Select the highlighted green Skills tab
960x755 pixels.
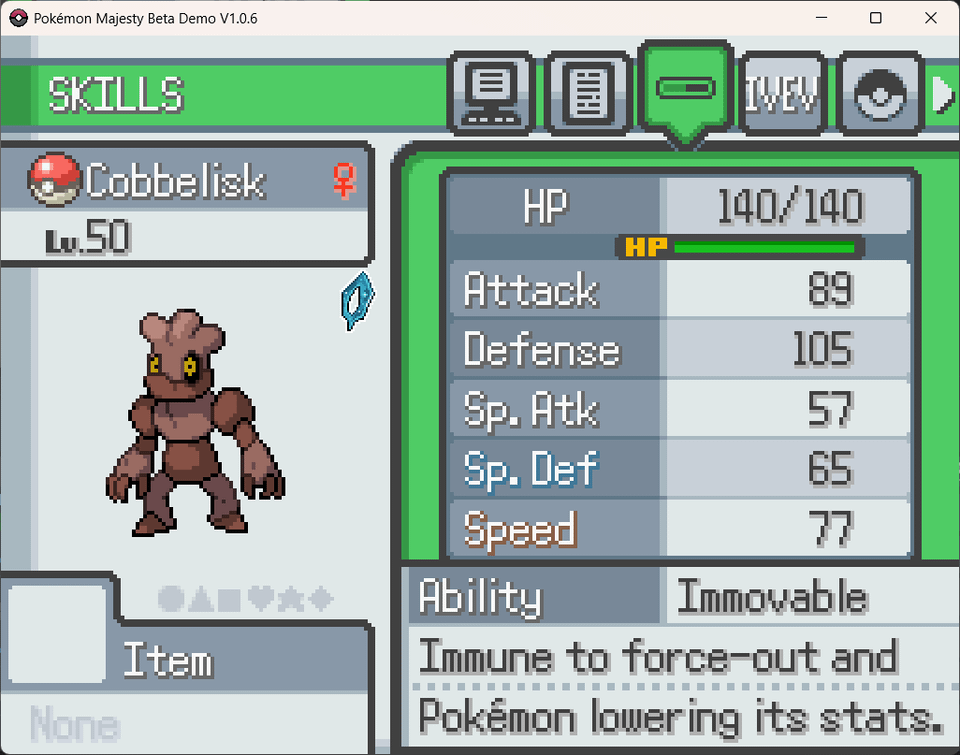click(685, 90)
